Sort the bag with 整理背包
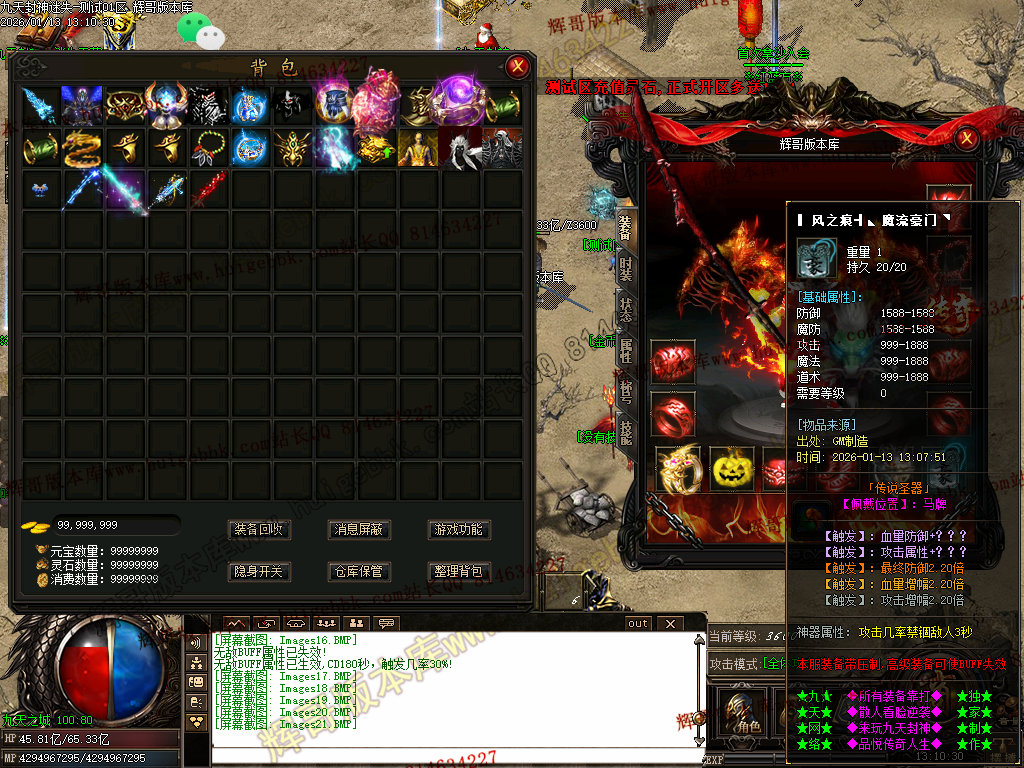Viewport: 1024px width, 768px height. click(459, 572)
